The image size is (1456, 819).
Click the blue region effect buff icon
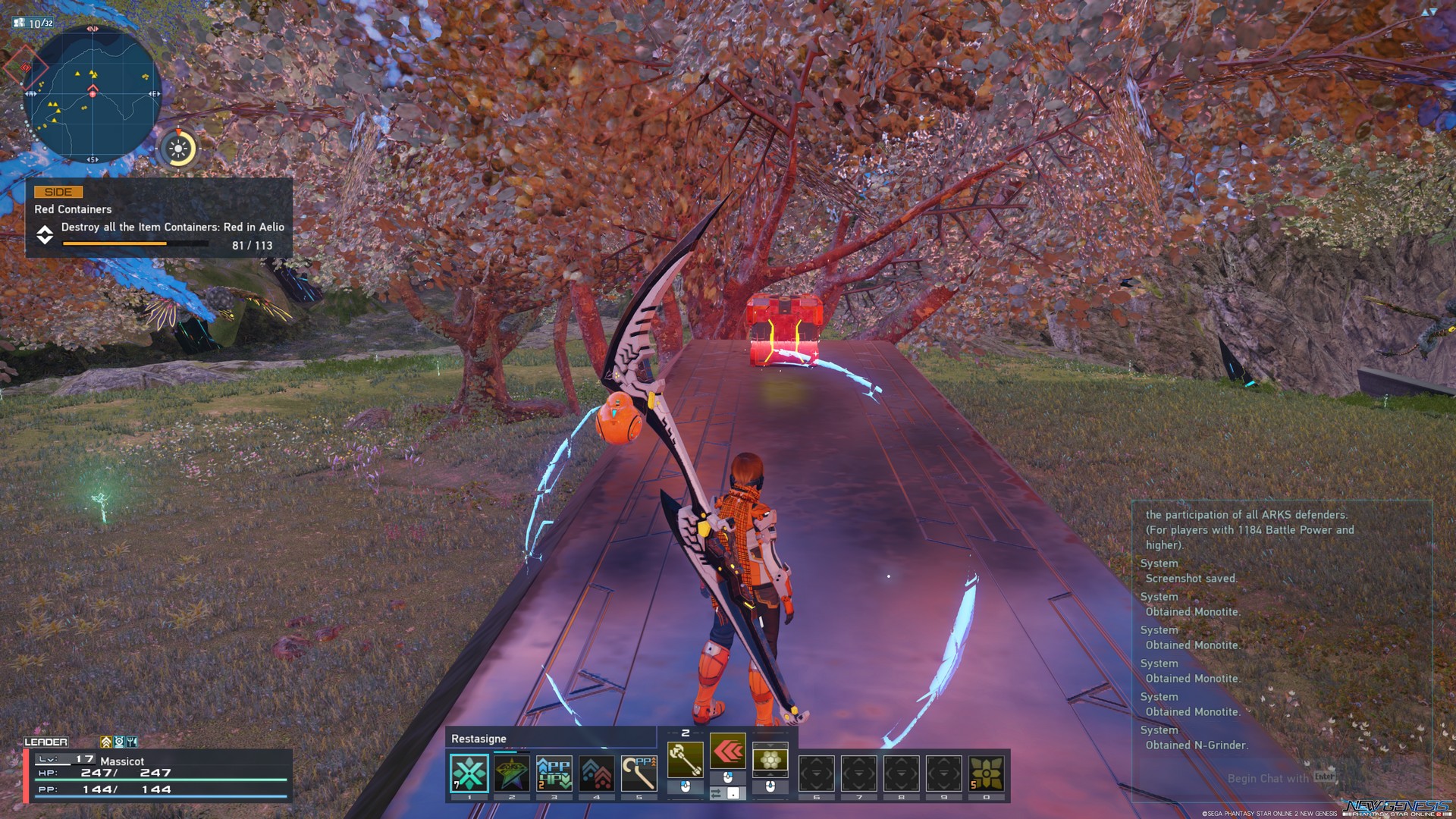pos(119,742)
